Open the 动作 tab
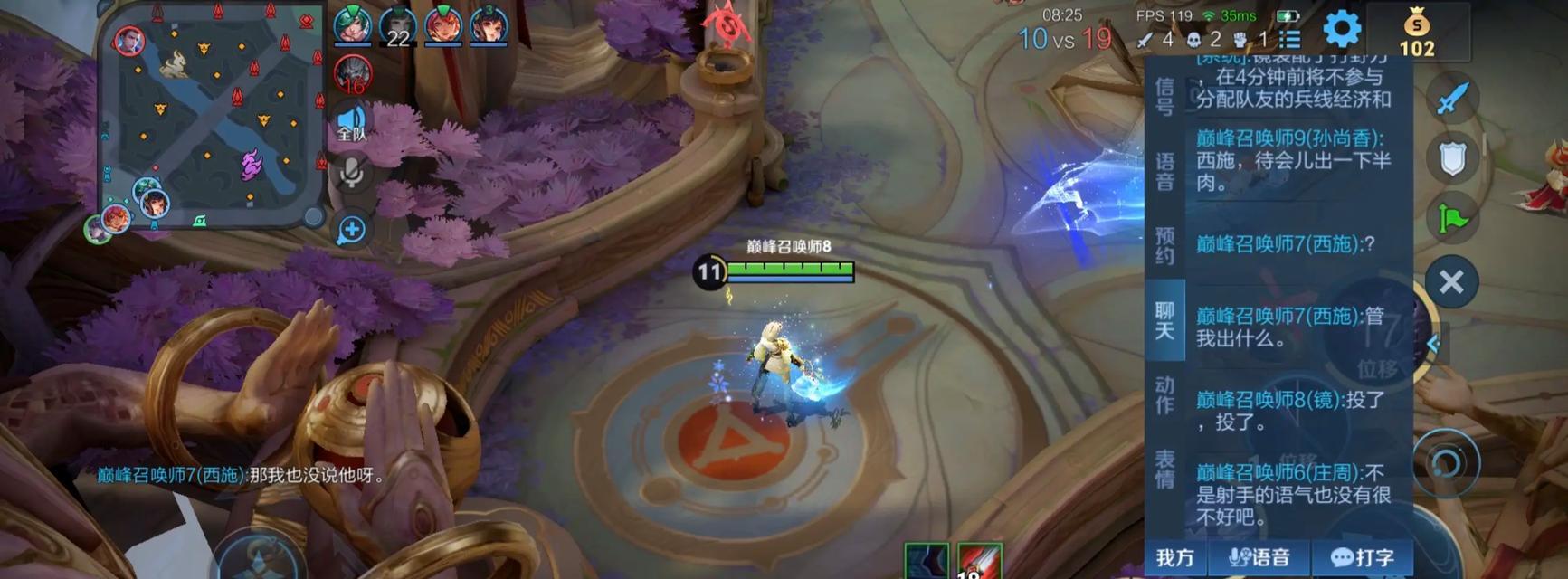Image resolution: width=1568 pixels, height=579 pixels. [x=1164, y=395]
